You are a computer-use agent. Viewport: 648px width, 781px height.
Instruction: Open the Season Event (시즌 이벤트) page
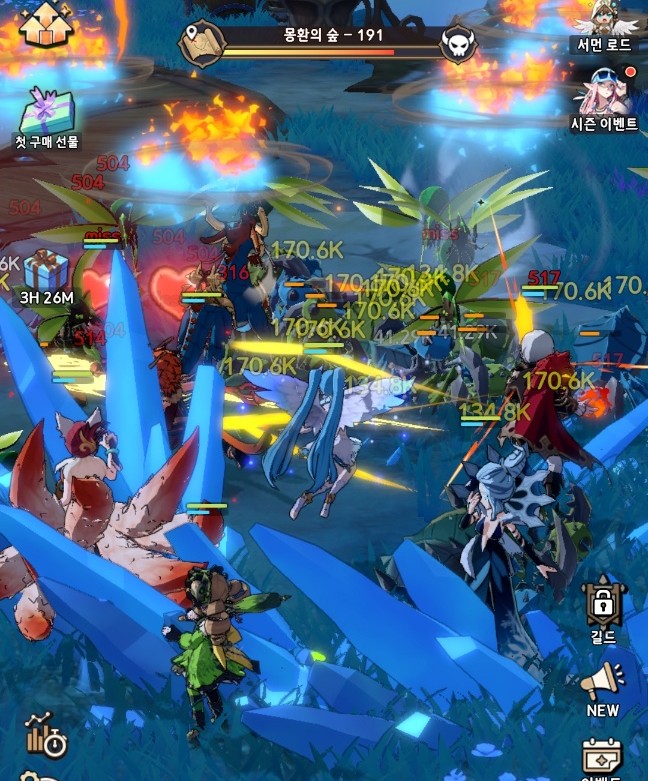point(603,94)
